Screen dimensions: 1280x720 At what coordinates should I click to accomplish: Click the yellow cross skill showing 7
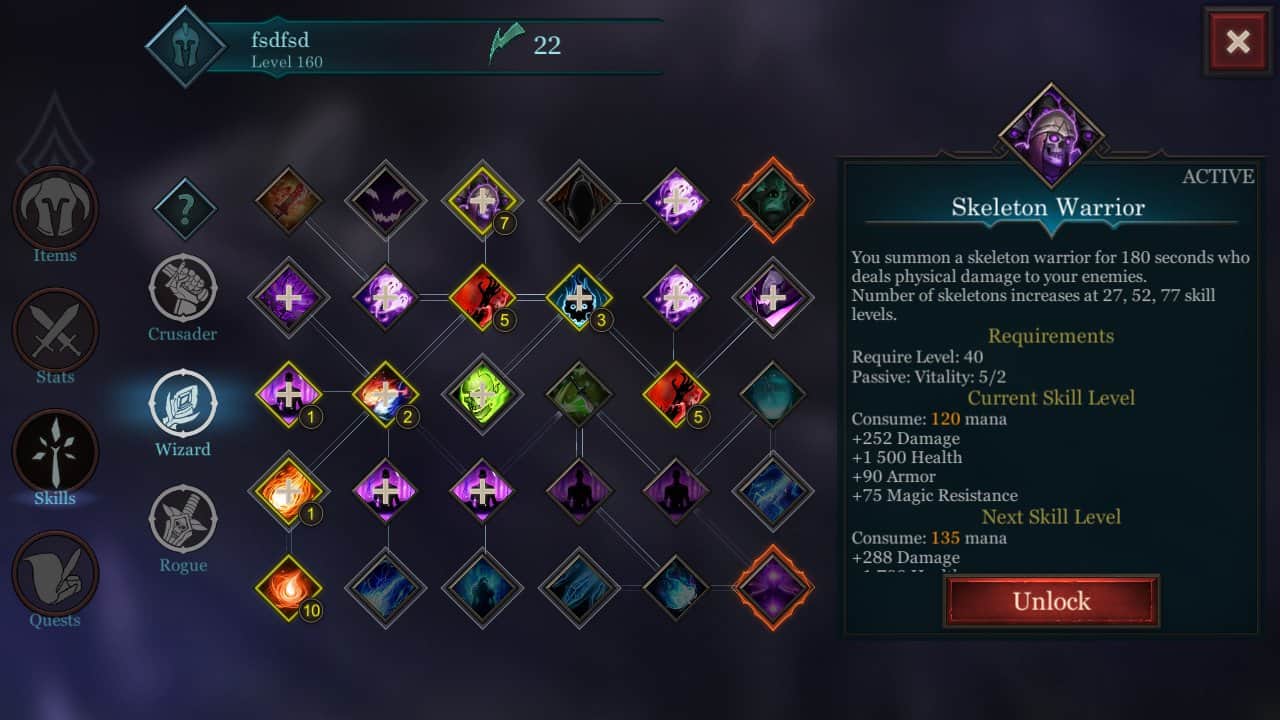pyautogui.click(x=483, y=200)
